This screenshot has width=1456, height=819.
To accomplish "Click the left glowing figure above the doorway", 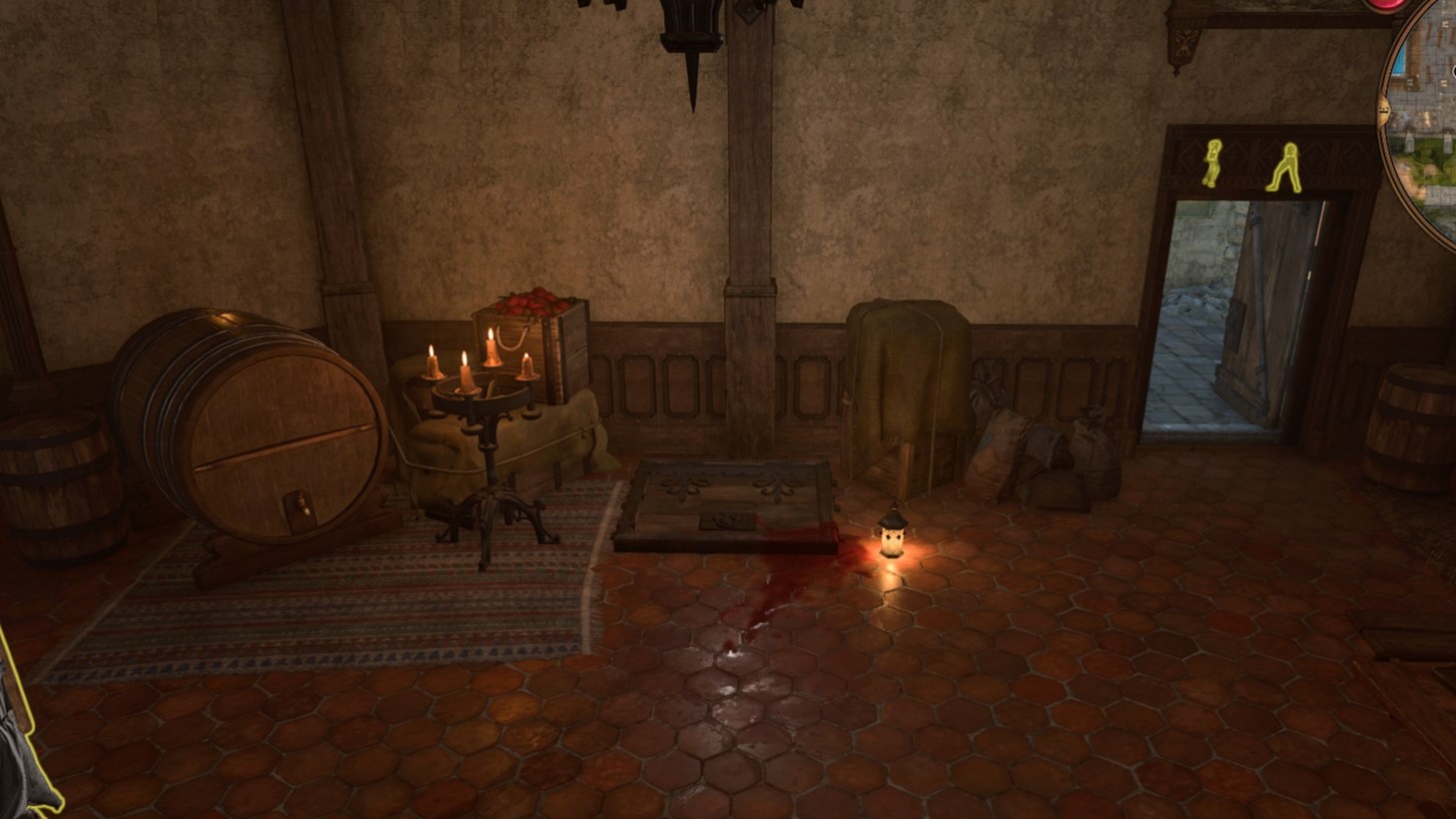I will tap(1210, 162).
